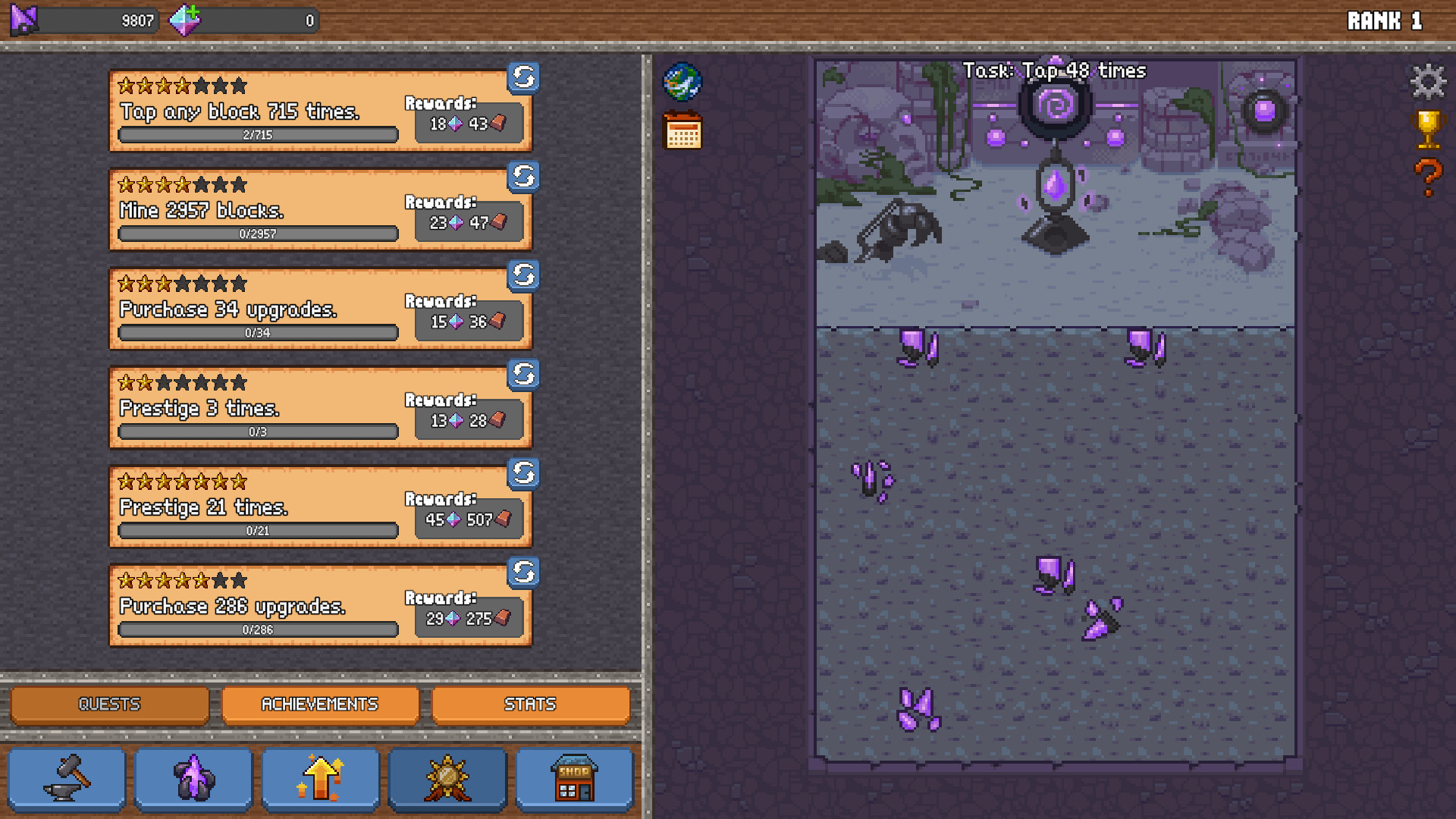The width and height of the screenshot is (1456, 819).
Task: Tap the glowing crystal pedestal
Action: 1056,186
